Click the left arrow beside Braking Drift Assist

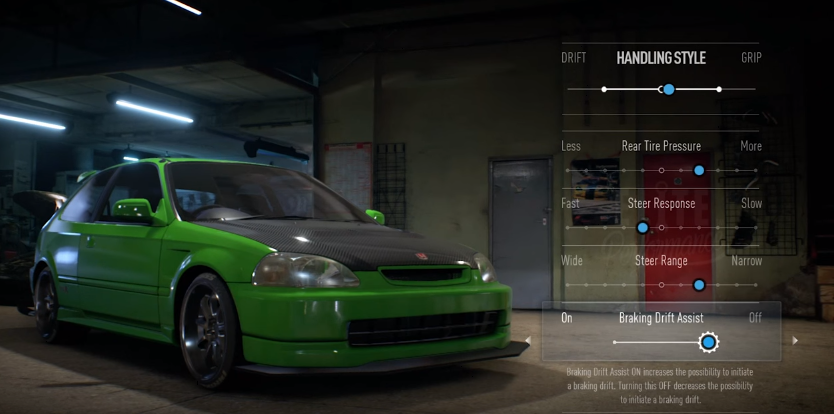click(x=528, y=341)
